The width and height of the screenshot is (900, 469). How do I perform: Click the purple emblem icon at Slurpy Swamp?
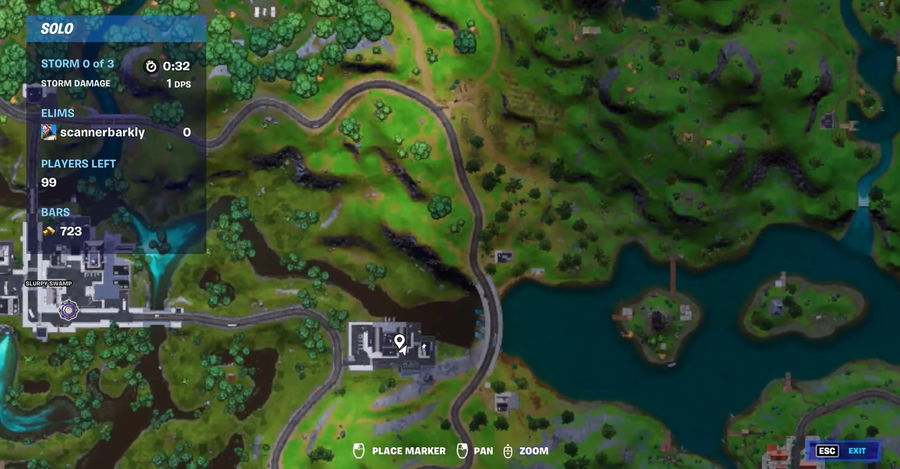point(68,312)
